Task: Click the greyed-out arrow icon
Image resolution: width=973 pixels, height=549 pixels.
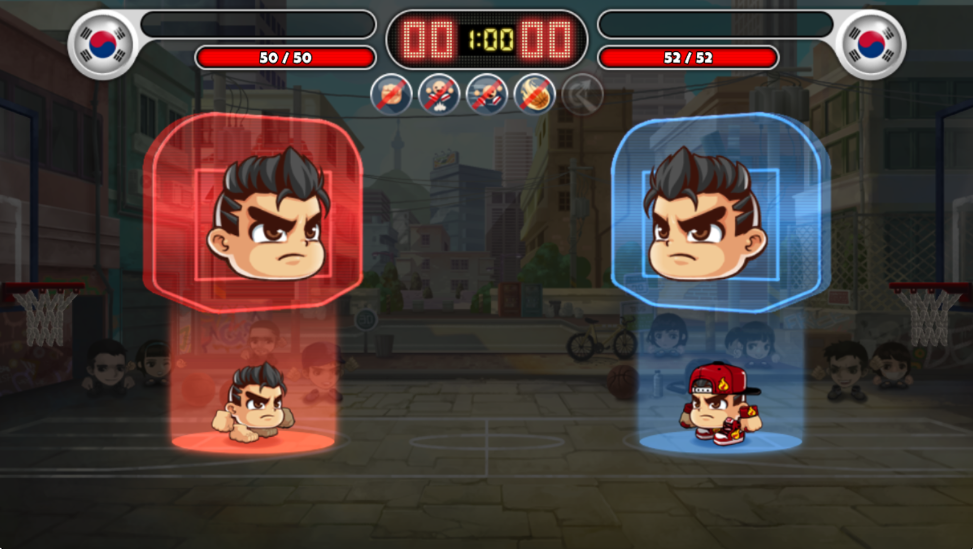Action: 582,95
